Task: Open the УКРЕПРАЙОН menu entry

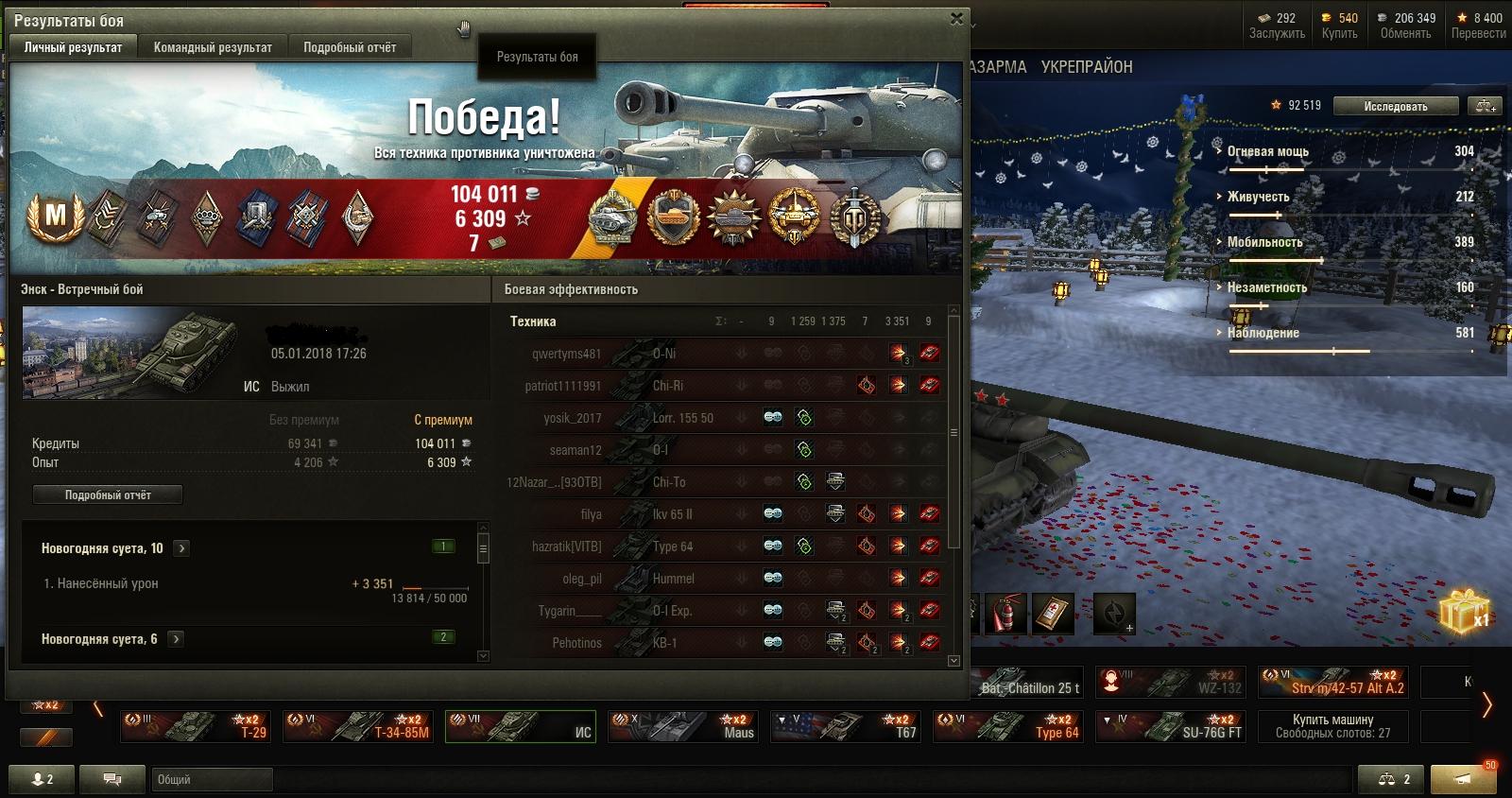Action: (x=1086, y=67)
